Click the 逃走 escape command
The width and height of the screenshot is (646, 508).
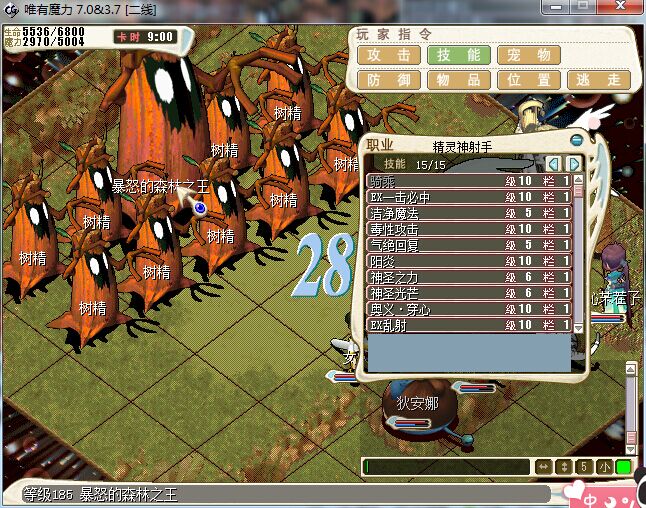pos(599,79)
